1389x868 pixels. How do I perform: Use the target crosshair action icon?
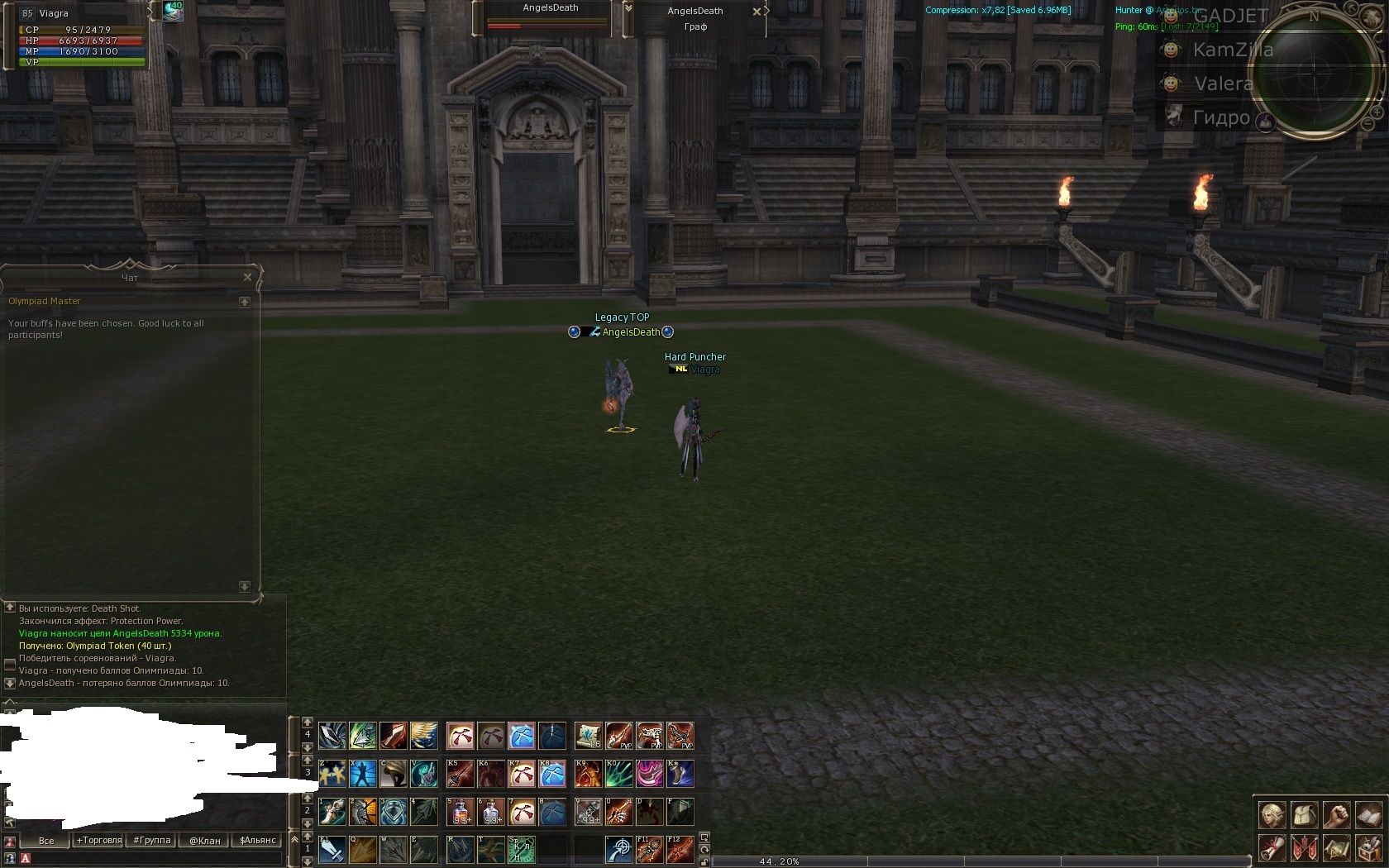click(x=619, y=850)
